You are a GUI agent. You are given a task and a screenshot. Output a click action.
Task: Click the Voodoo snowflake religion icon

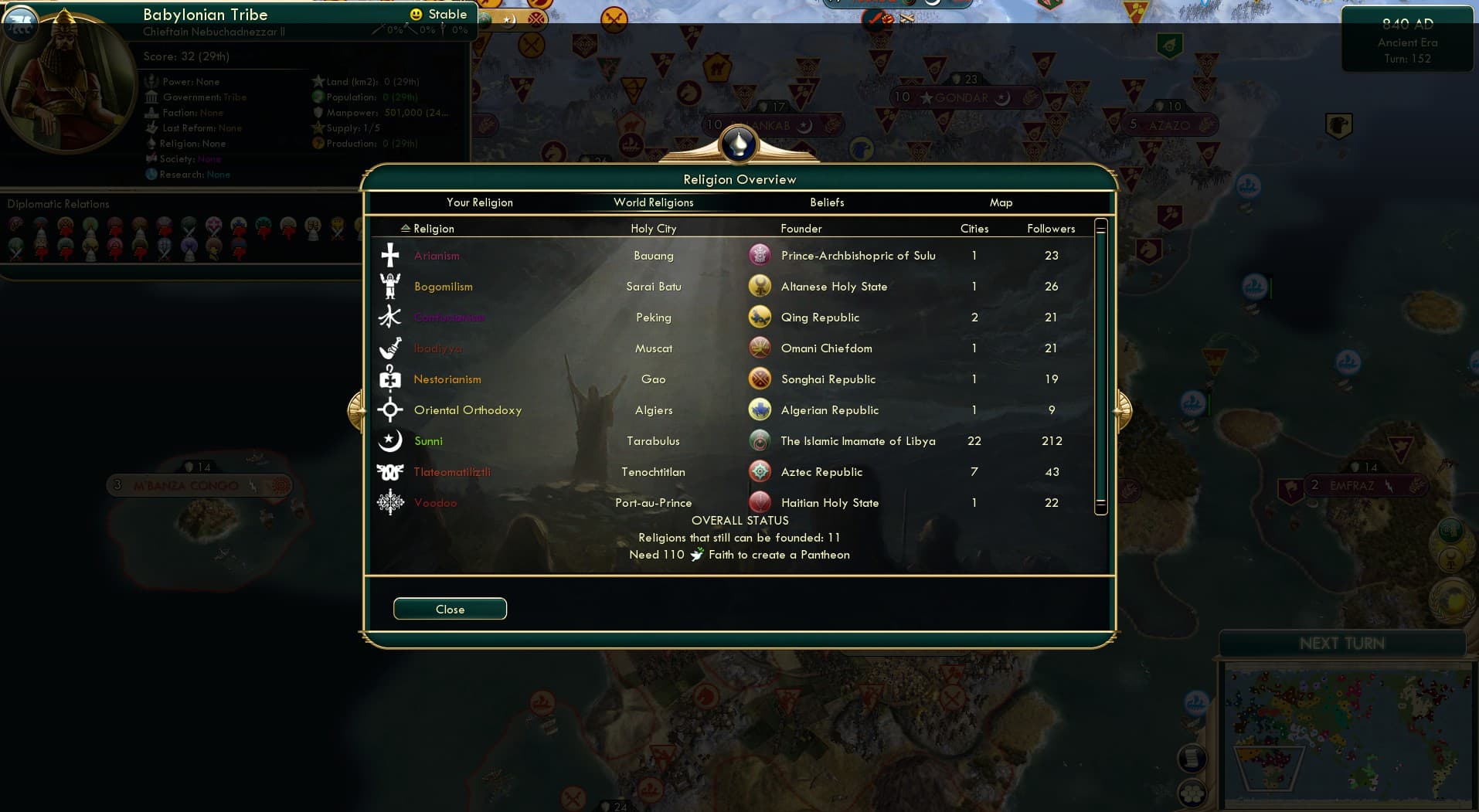coord(389,502)
